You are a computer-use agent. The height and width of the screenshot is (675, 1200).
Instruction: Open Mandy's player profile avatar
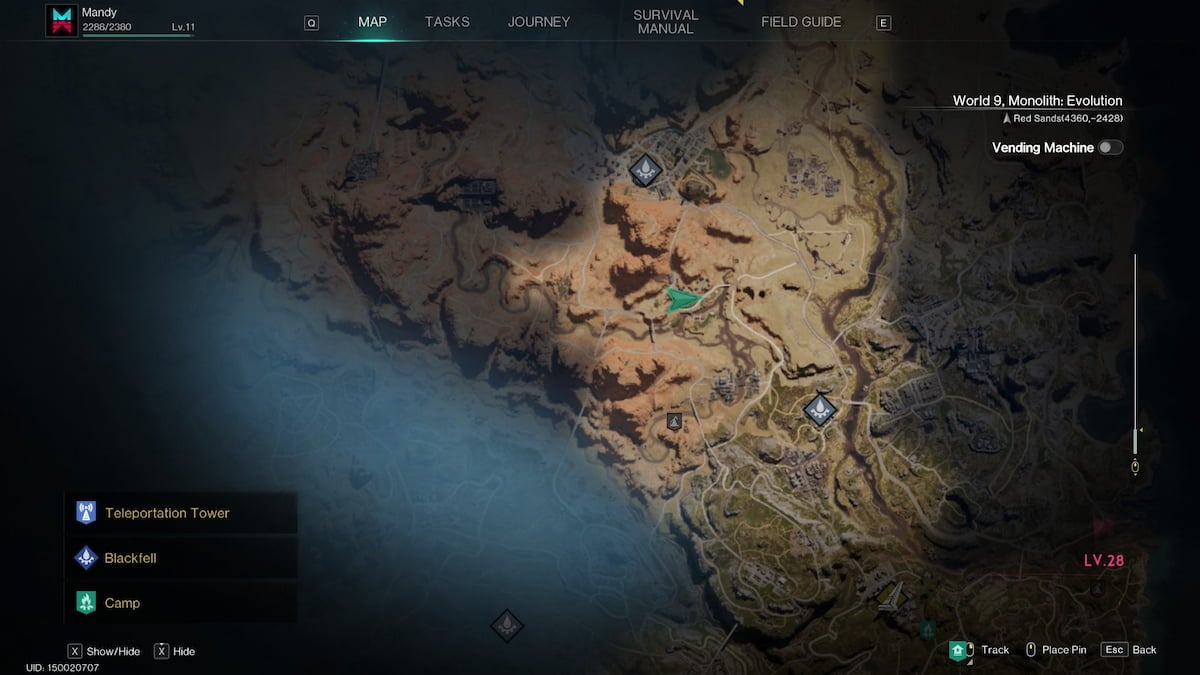point(61,21)
